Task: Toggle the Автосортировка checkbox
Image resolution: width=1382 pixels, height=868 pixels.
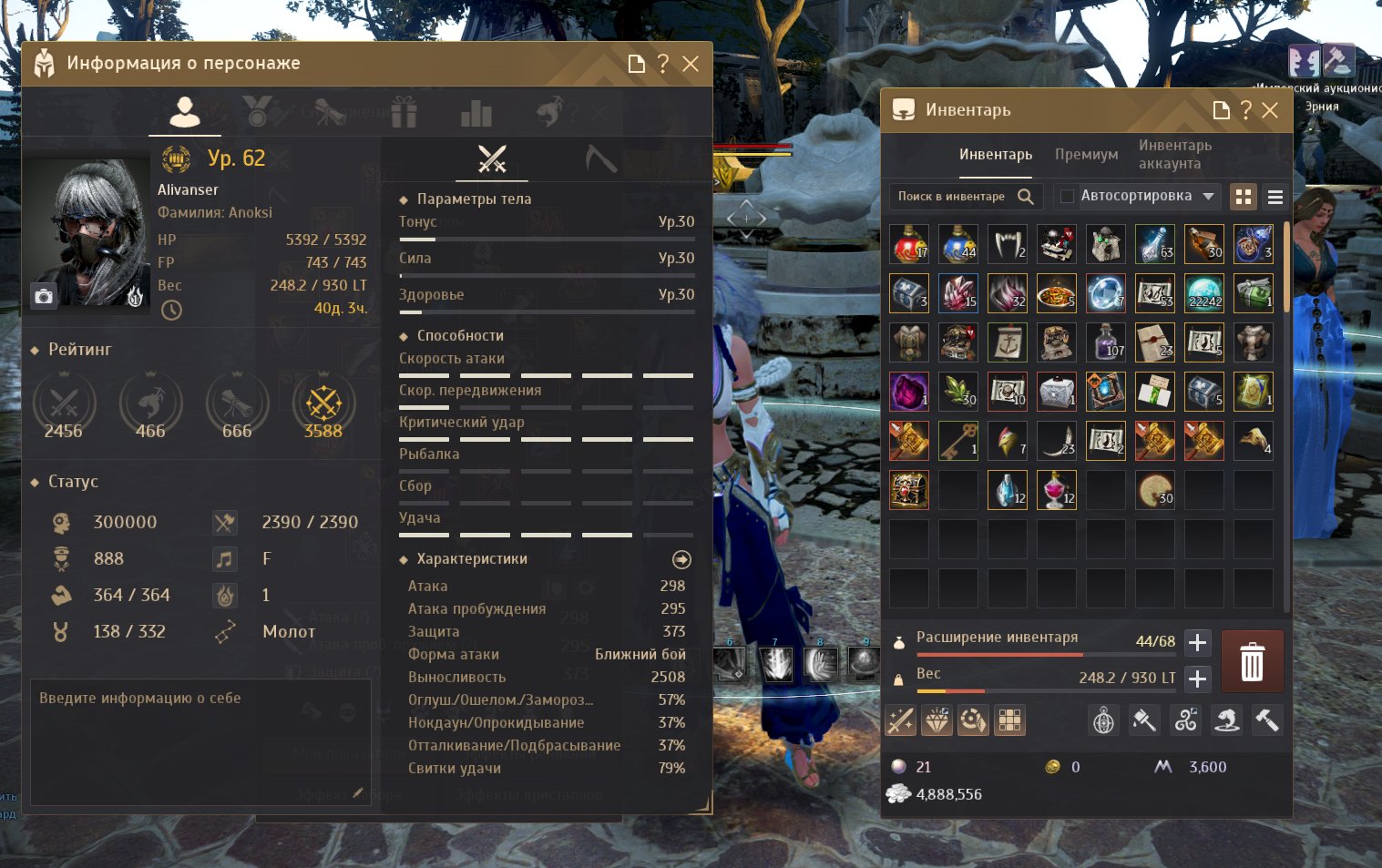Action: (1067, 196)
